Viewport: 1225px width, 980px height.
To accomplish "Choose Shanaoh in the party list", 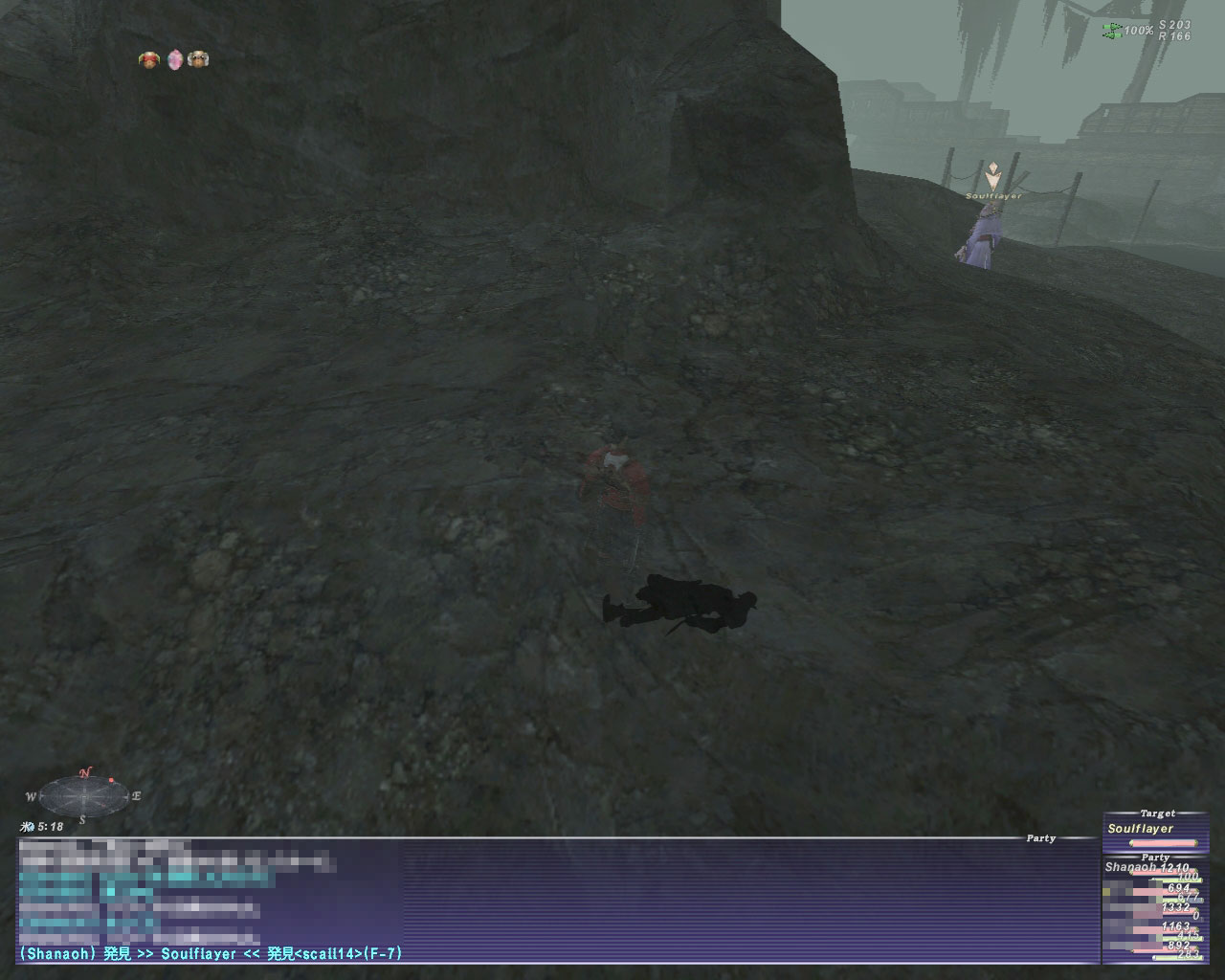I will (1130, 867).
